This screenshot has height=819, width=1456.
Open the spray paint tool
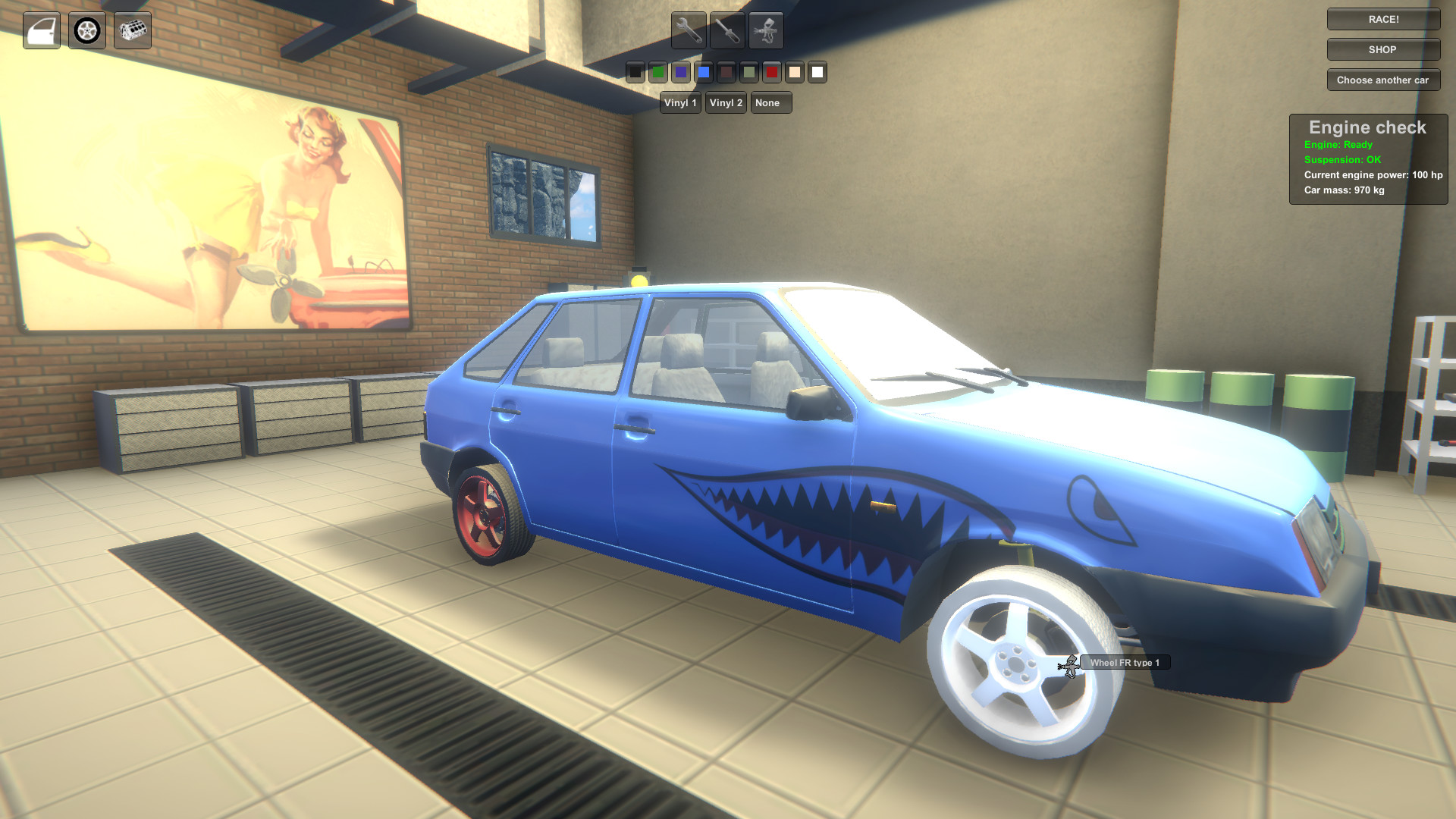[766, 30]
